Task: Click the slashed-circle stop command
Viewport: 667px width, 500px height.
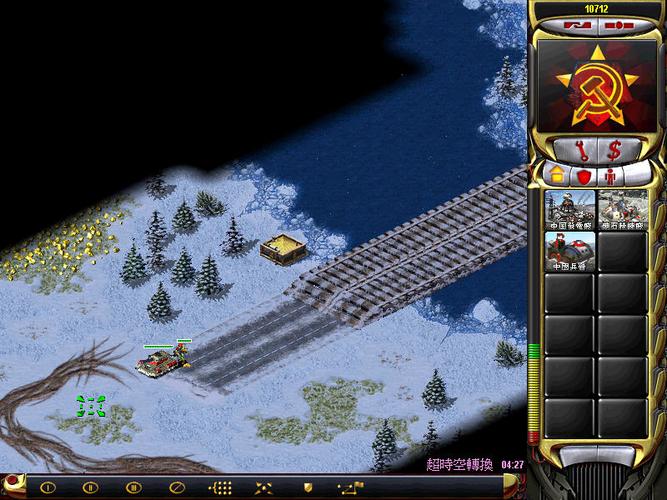Action: click(176, 488)
